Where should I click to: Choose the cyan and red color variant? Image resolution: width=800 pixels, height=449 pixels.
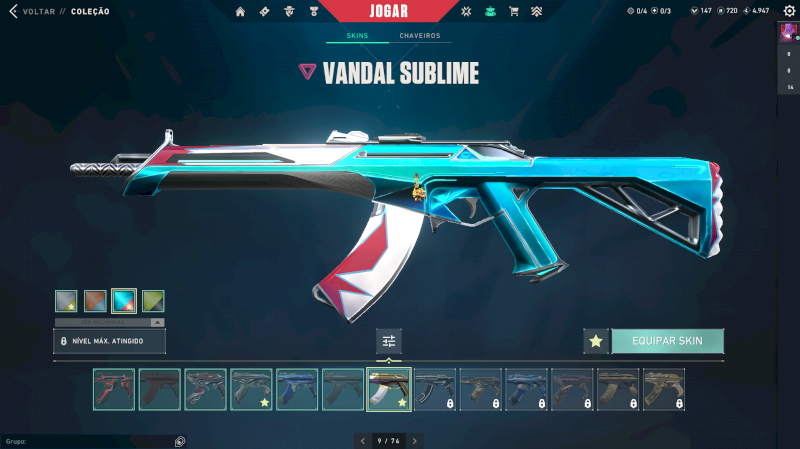(x=124, y=301)
